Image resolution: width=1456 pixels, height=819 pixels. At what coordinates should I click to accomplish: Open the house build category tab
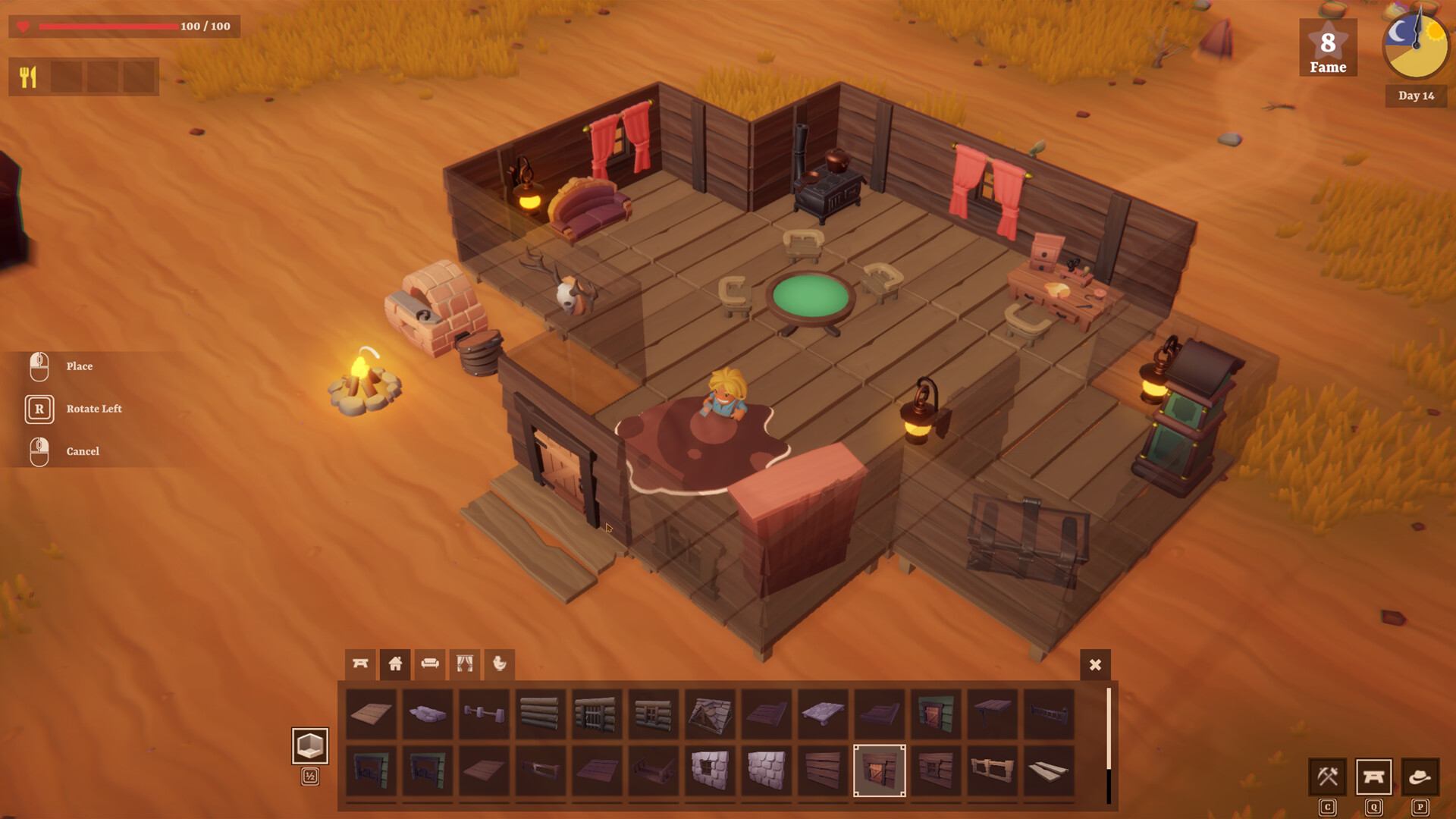pyautogui.click(x=394, y=664)
